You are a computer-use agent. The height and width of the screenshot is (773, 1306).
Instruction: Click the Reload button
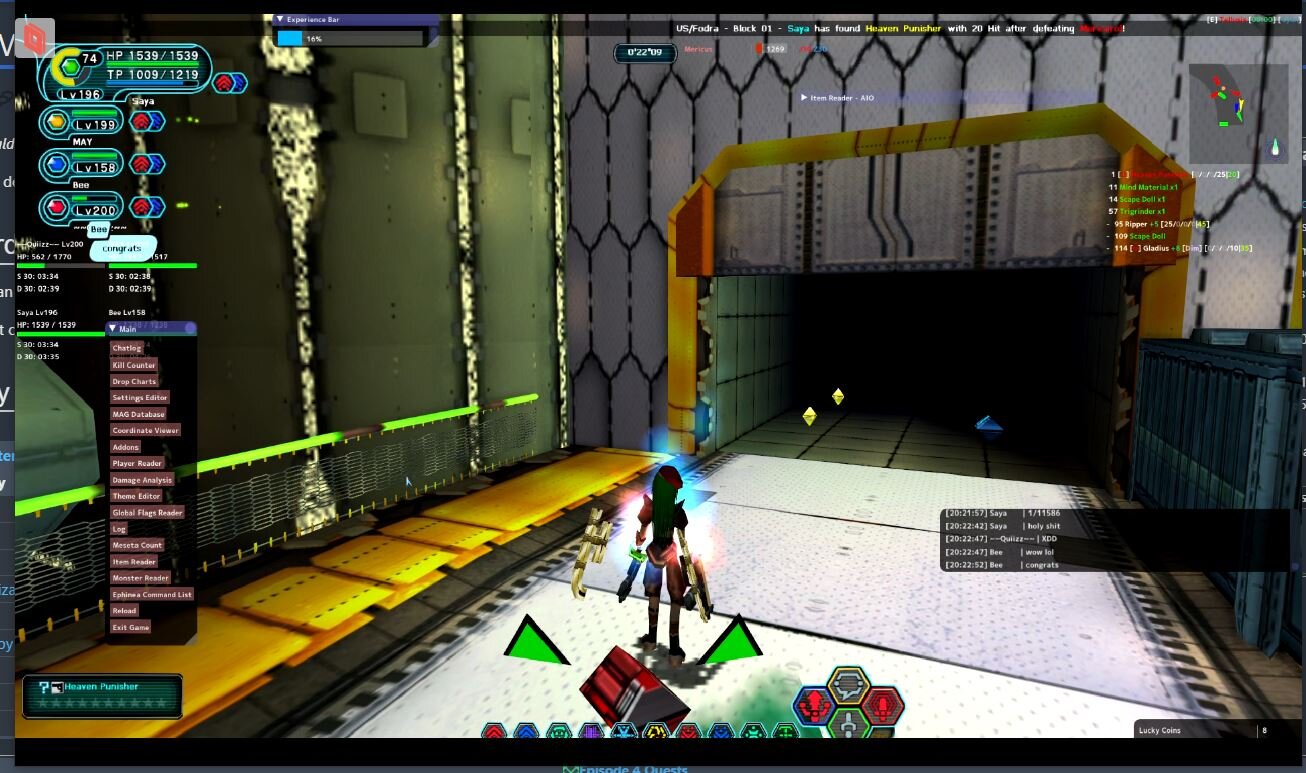(x=124, y=610)
